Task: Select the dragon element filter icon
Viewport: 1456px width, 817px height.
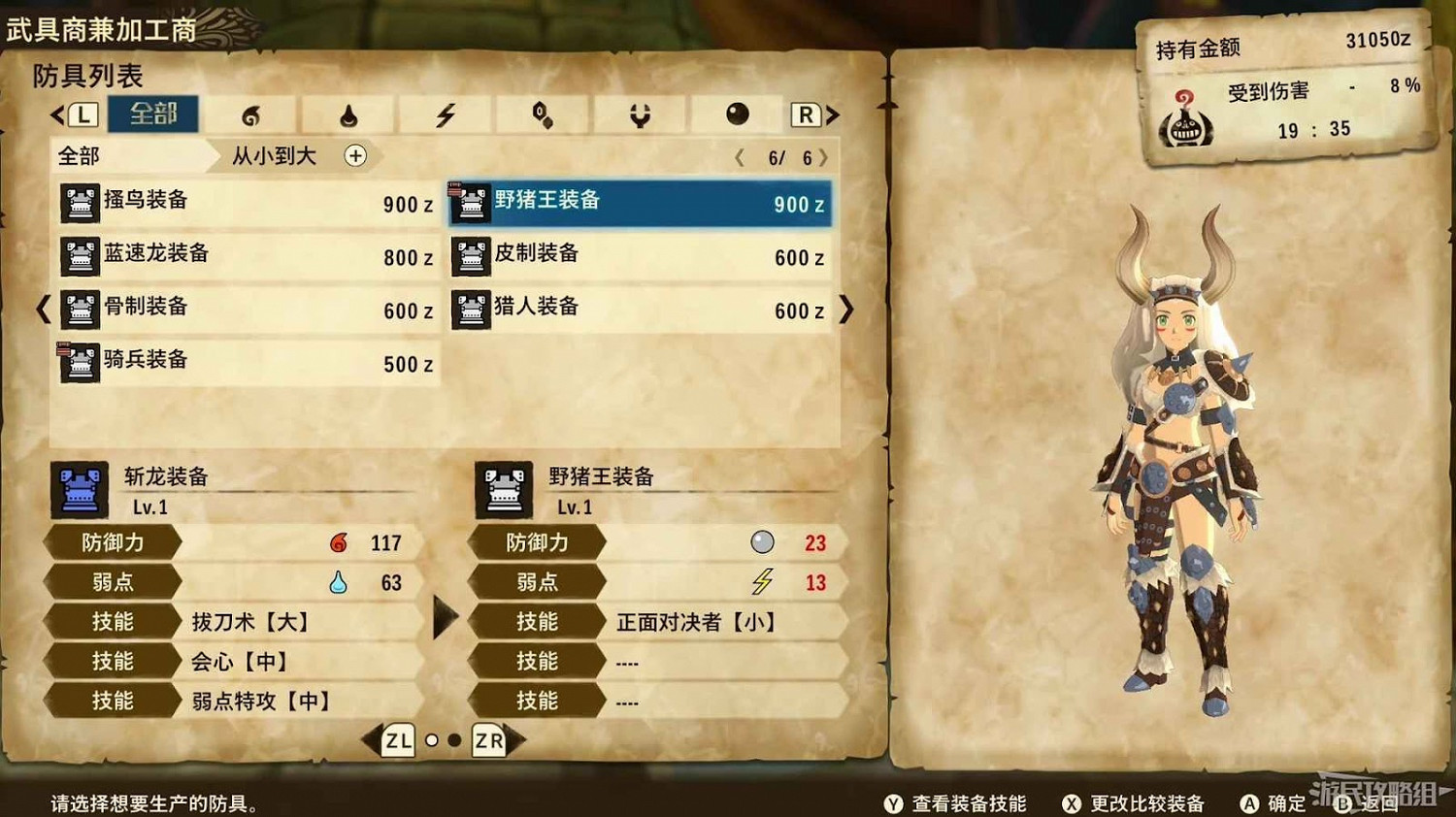Action: (x=639, y=114)
